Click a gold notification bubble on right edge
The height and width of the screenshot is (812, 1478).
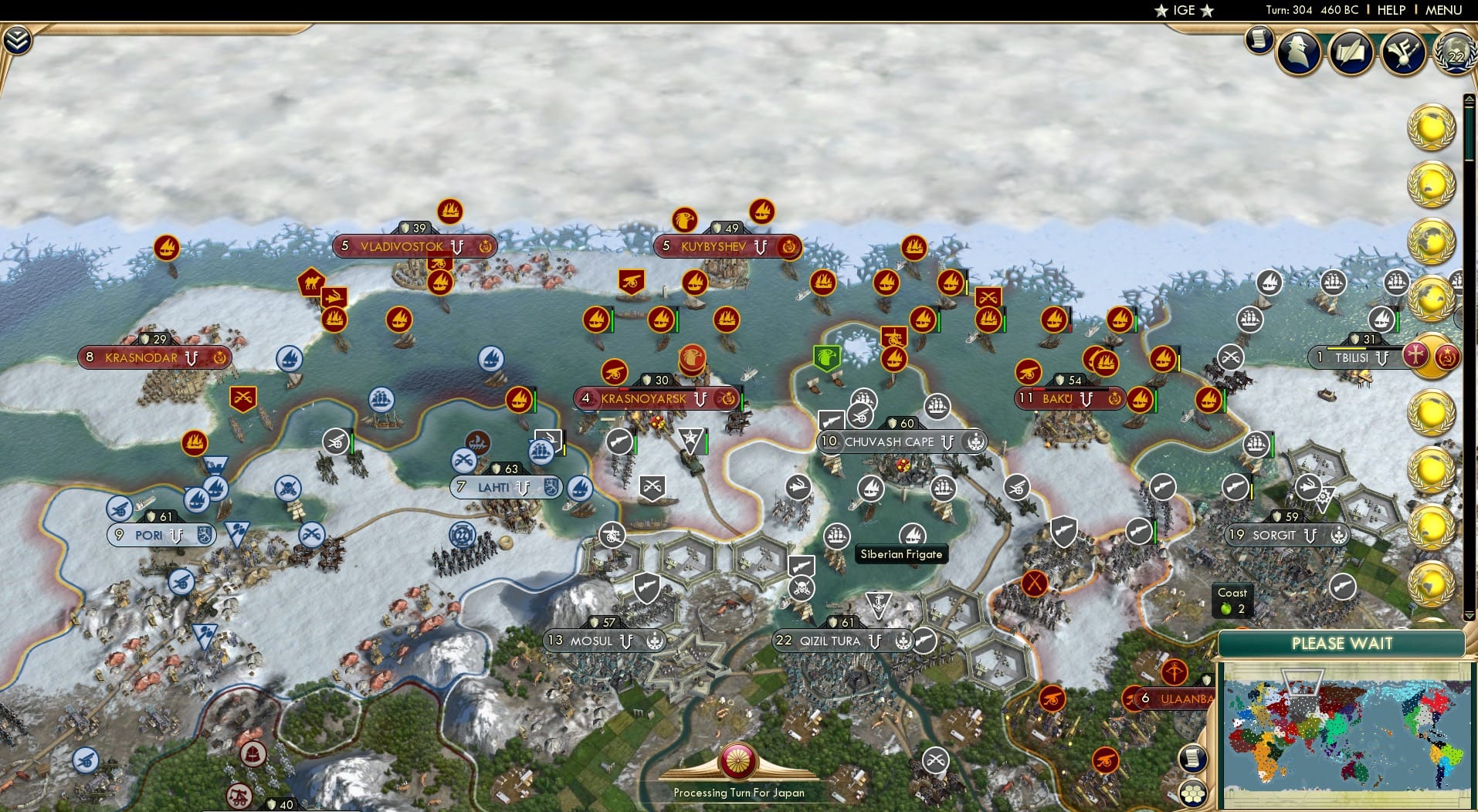coord(1432,127)
